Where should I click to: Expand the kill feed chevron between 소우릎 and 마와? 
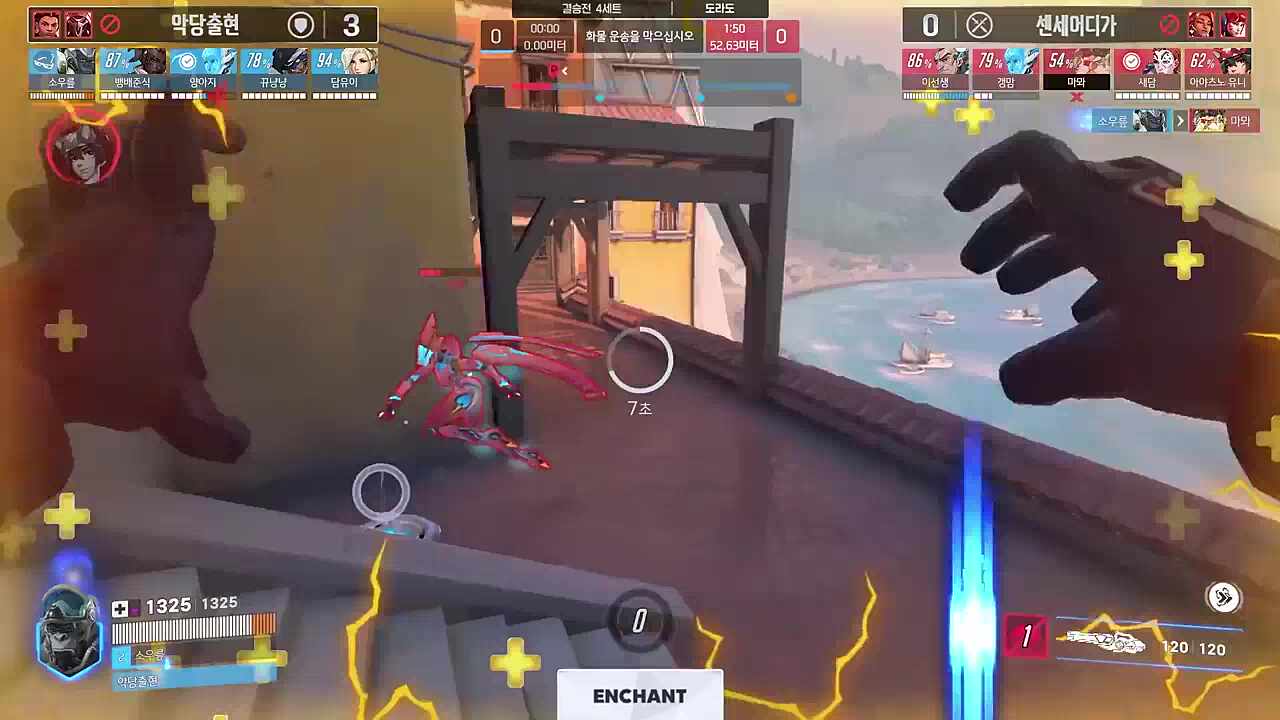tap(1181, 119)
